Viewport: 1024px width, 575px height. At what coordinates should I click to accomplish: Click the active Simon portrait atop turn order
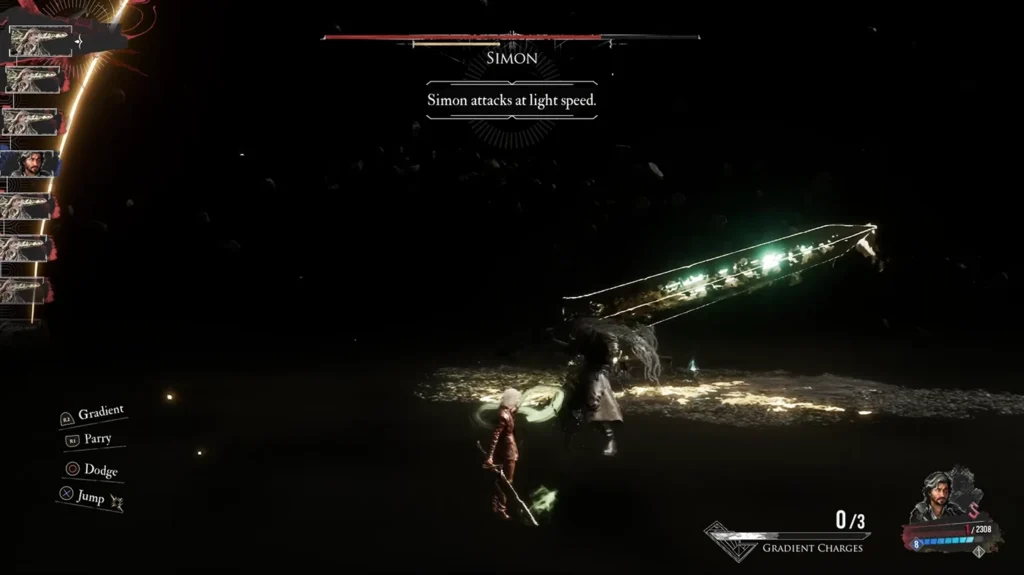[41, 41]
